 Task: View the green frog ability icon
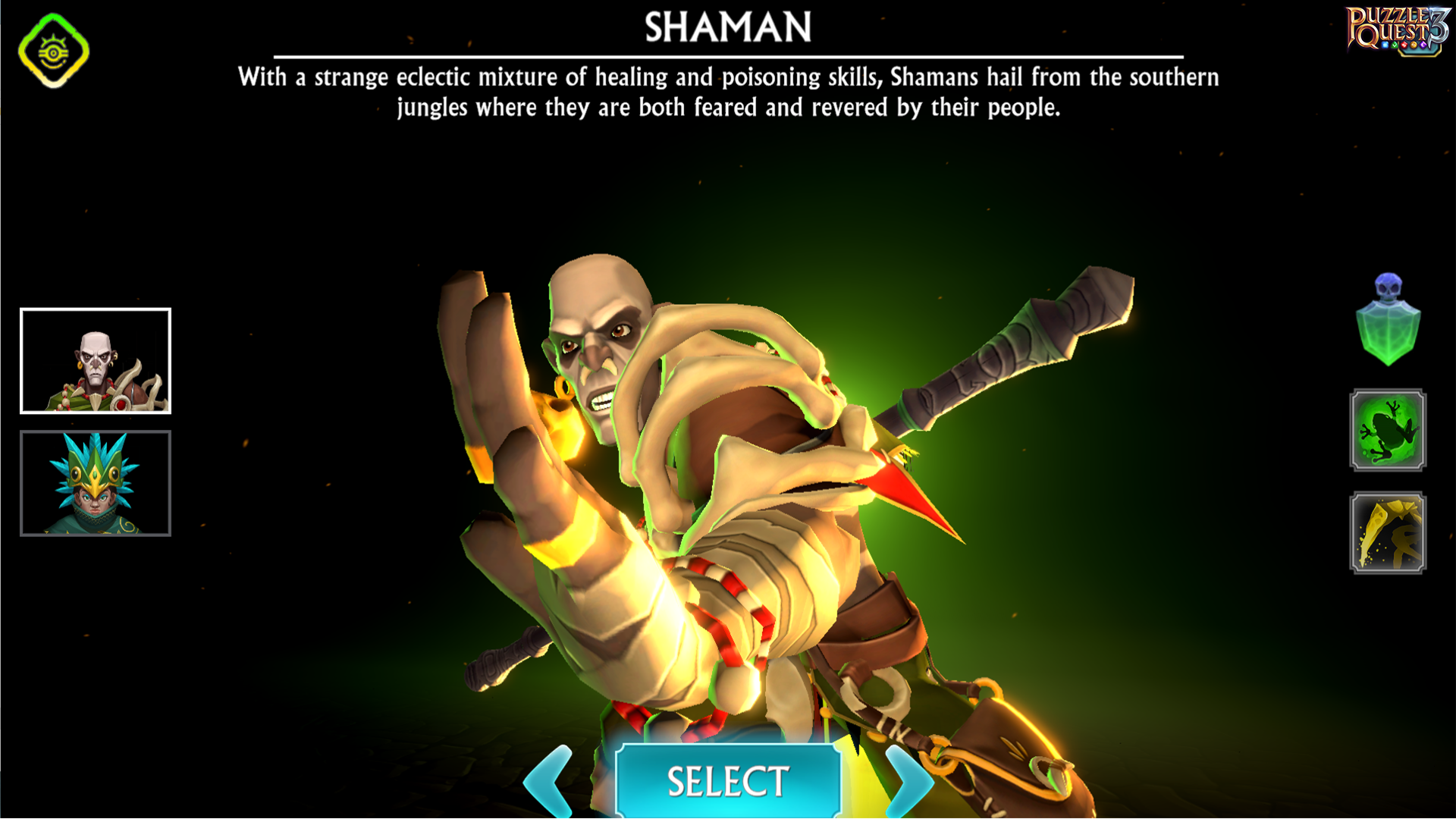click(x=1388, y=431)
